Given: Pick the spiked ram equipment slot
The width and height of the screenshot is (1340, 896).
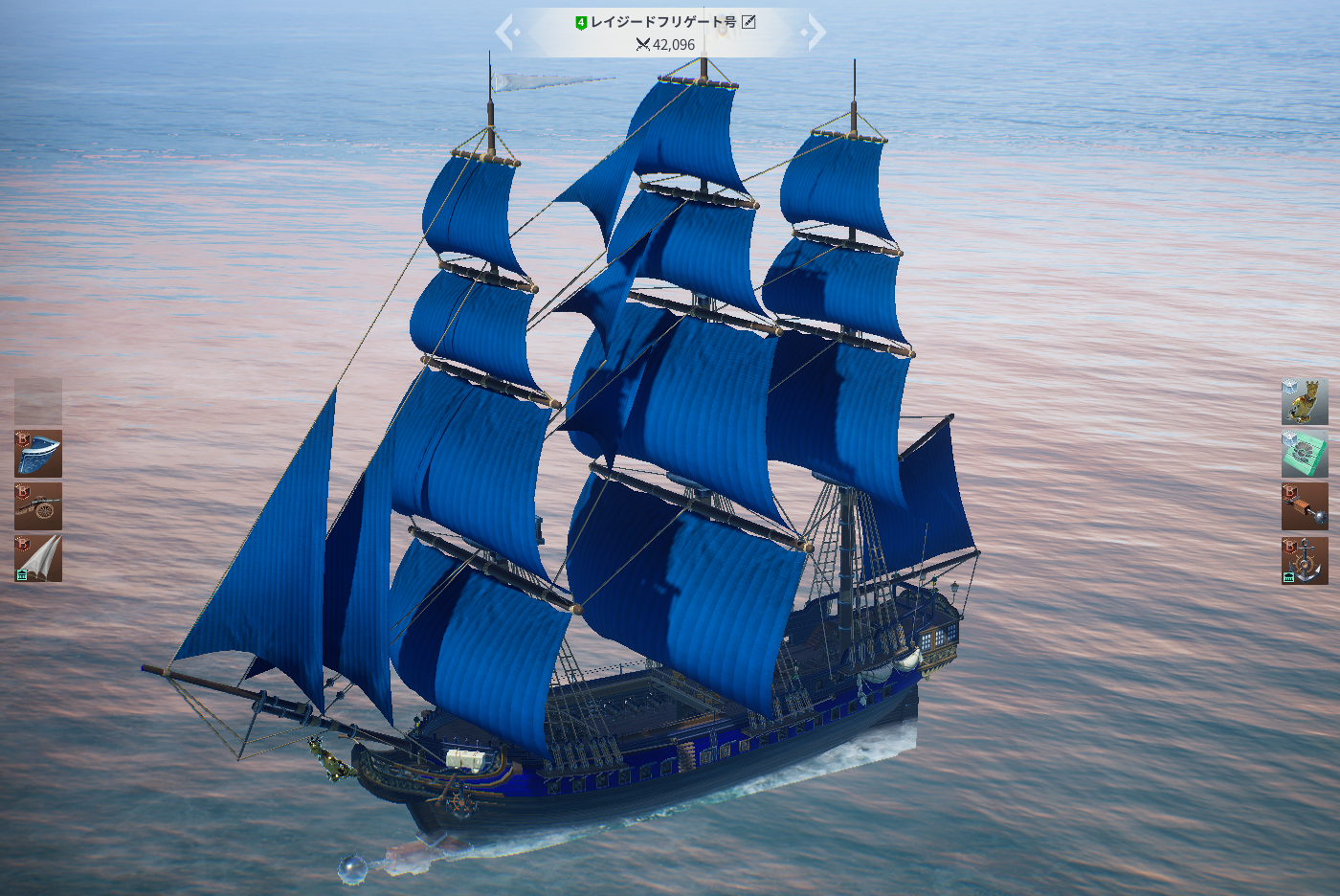Looking at the screenshot, I should click(x=1305, y=507).
